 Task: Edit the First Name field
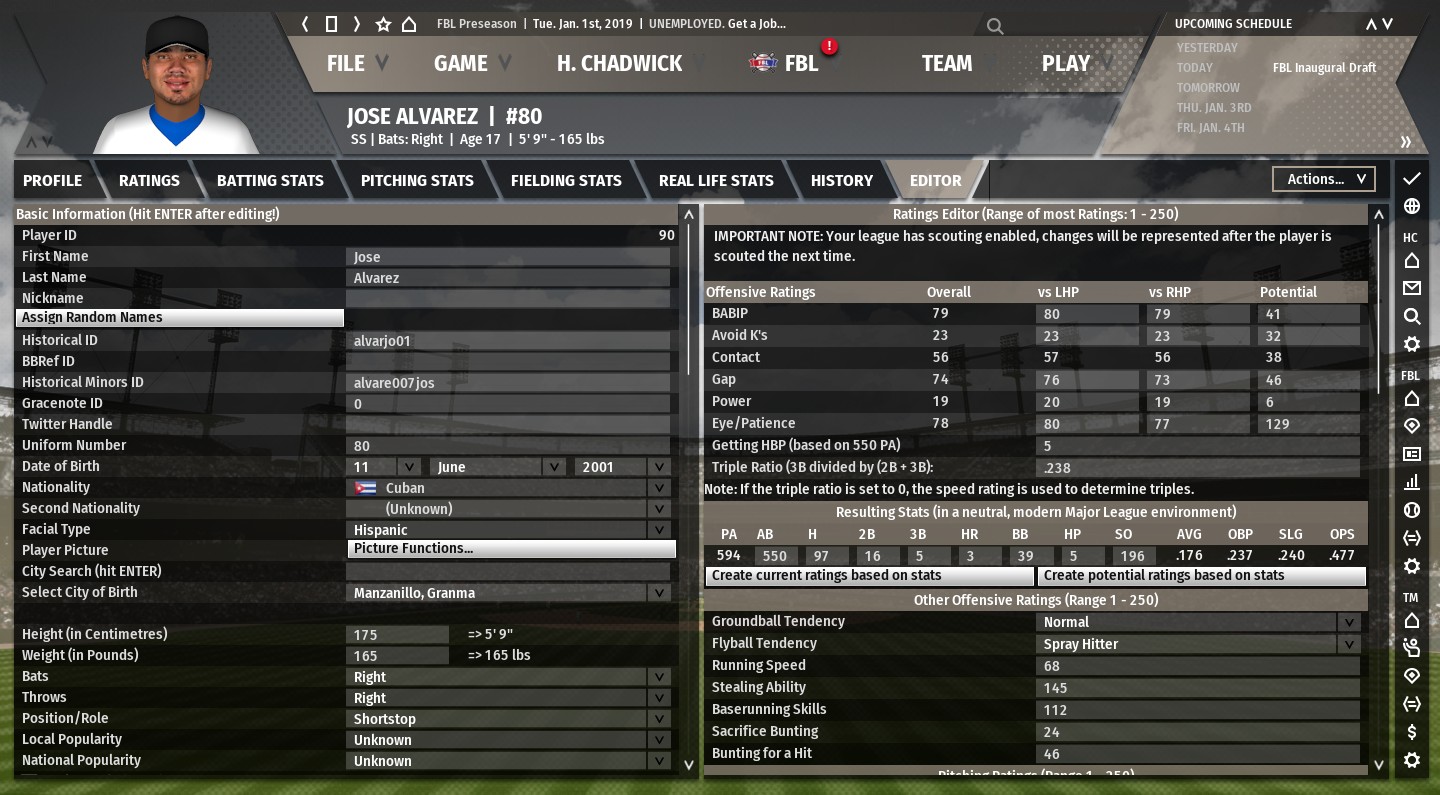(510, 257)
